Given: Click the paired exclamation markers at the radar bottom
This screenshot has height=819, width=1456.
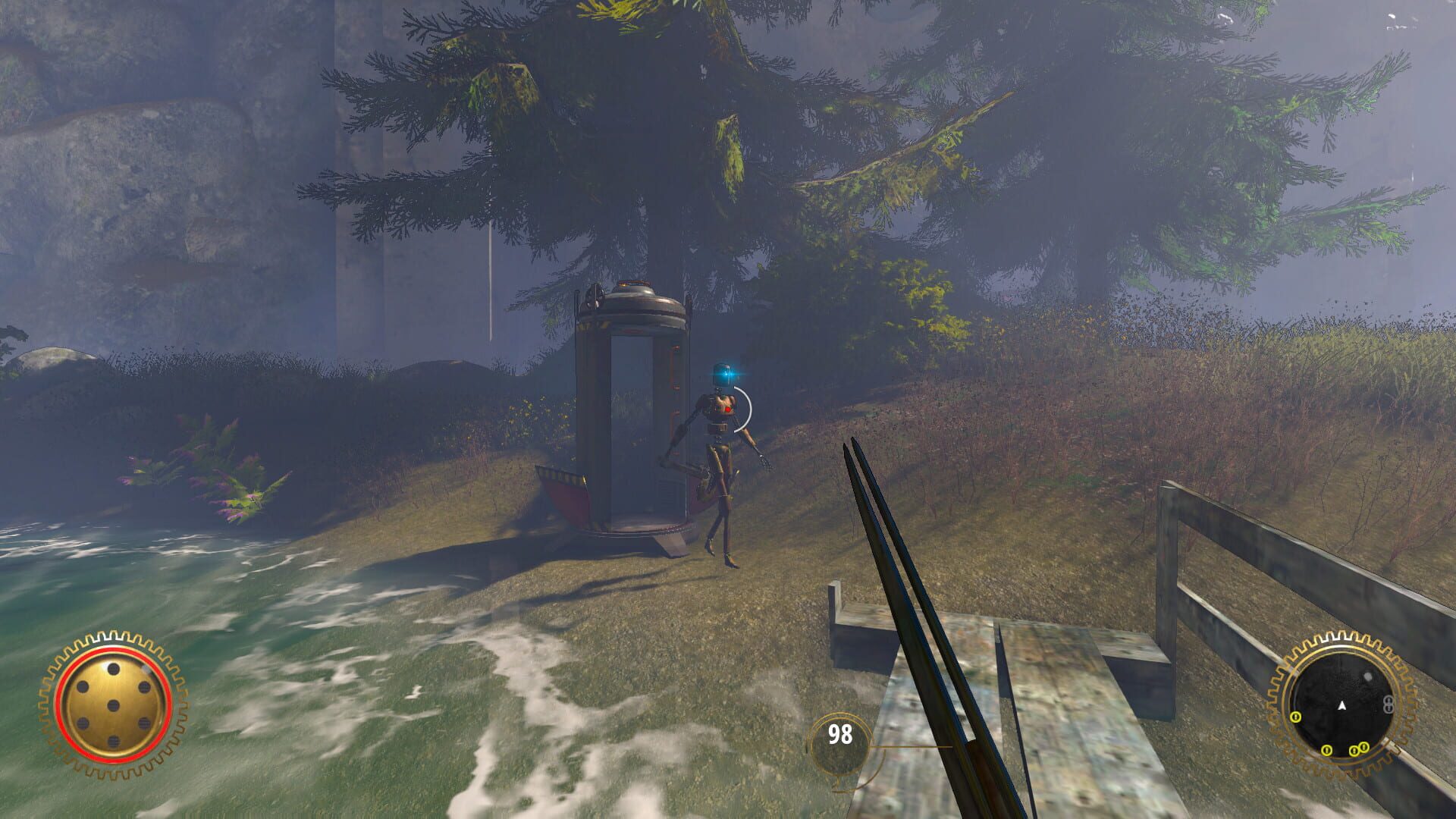Looking at the screenshot, I should coord(1359,749).
